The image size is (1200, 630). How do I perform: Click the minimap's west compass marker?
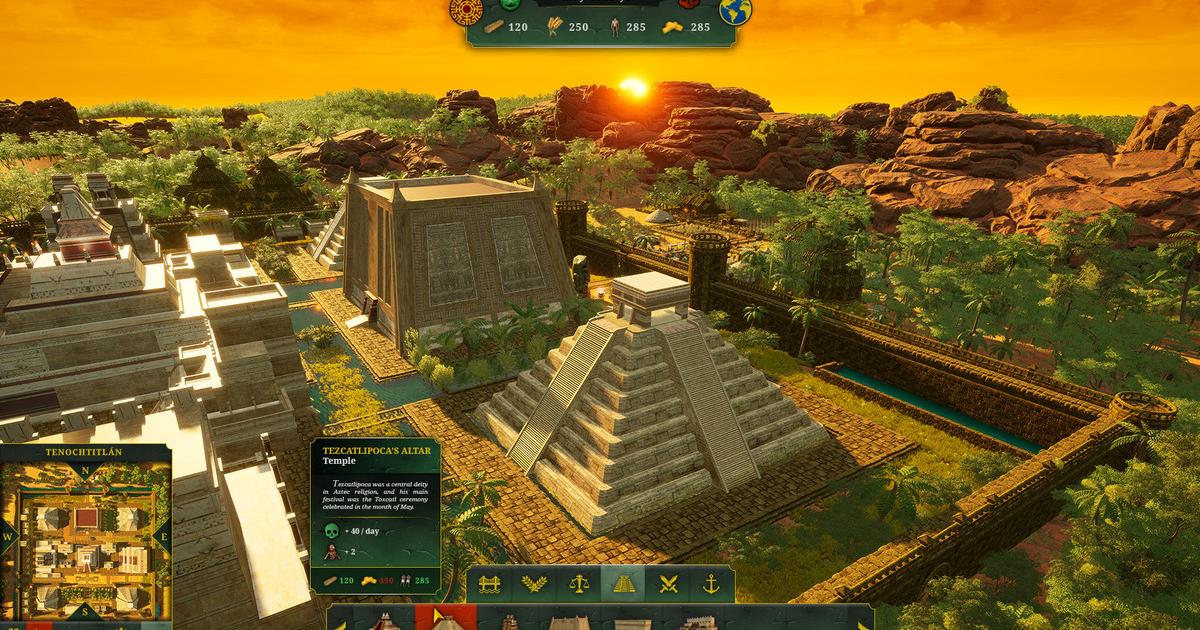6,536
